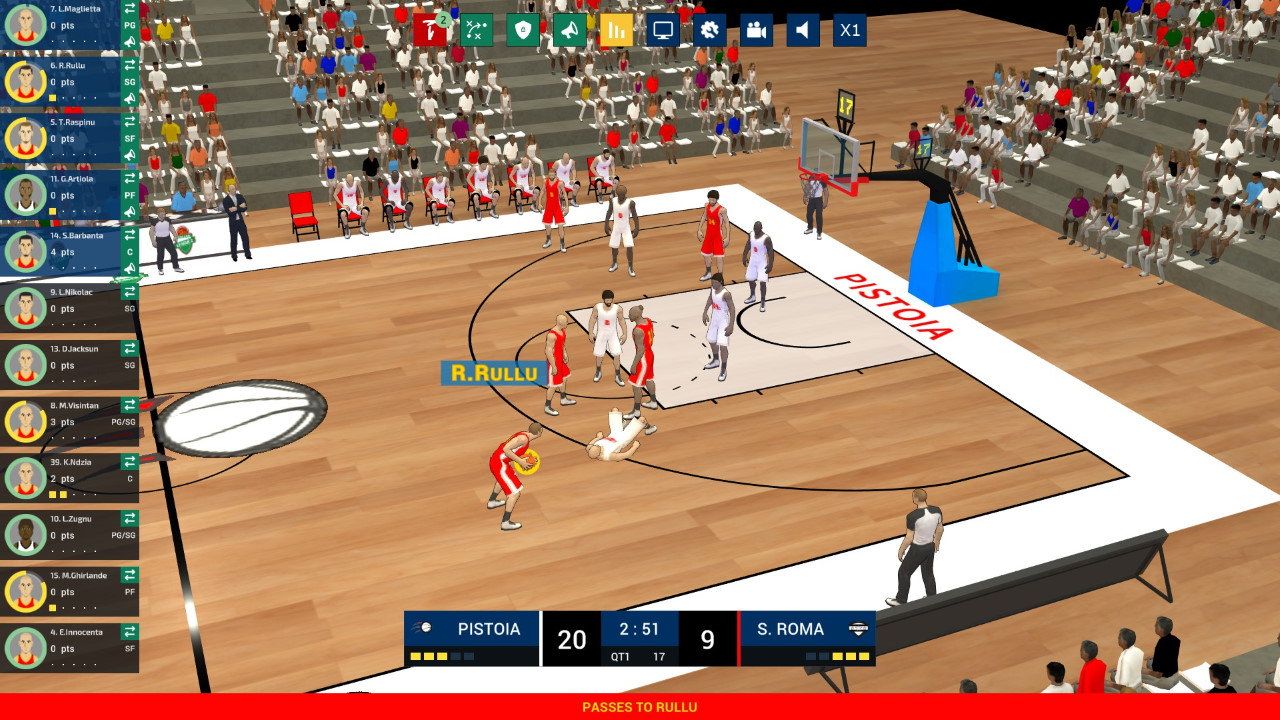Open the gear settings menu
Screen dimensions: 1280x720
pyautogui.click(x=709, y=30)
